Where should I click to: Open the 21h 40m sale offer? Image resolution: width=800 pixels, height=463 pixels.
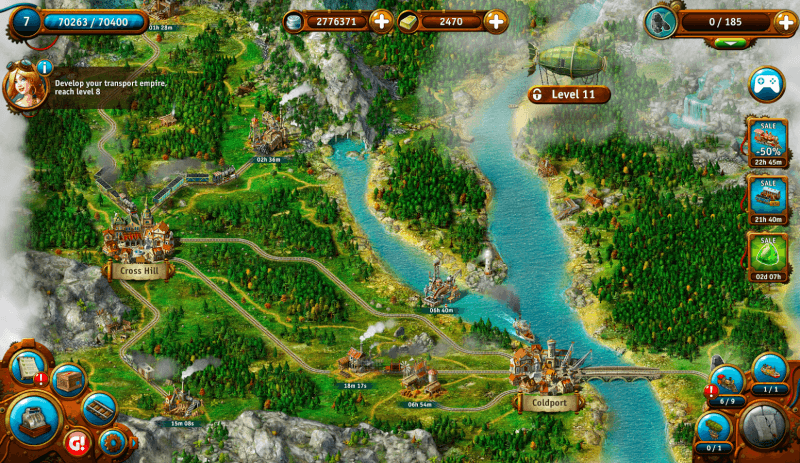765,196
